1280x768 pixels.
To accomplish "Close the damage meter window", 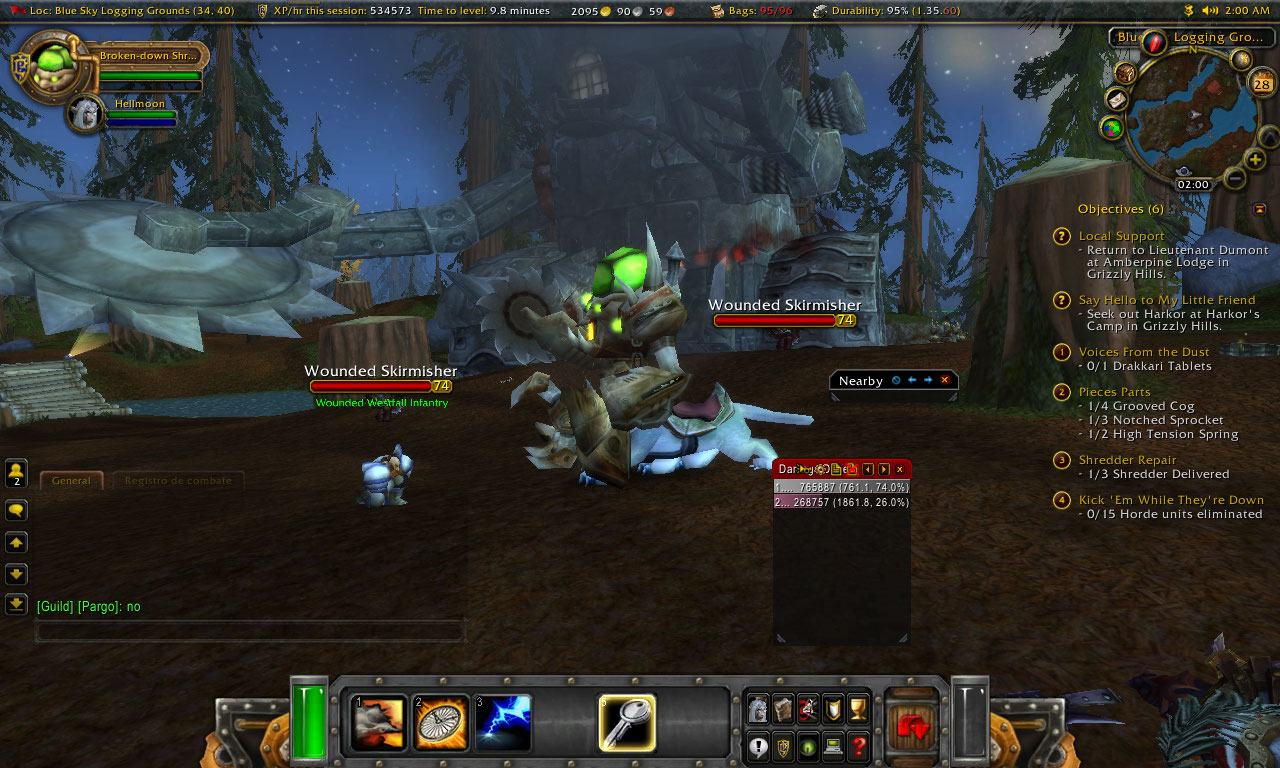I will click(899, 469).
